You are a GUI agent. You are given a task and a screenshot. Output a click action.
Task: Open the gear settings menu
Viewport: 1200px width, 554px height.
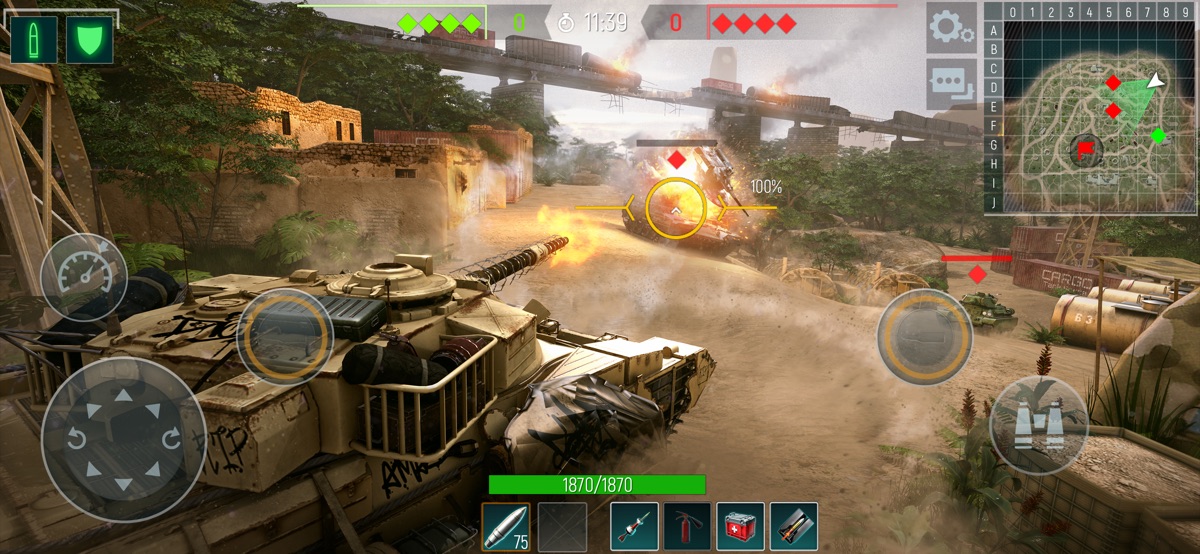[950, 27]
